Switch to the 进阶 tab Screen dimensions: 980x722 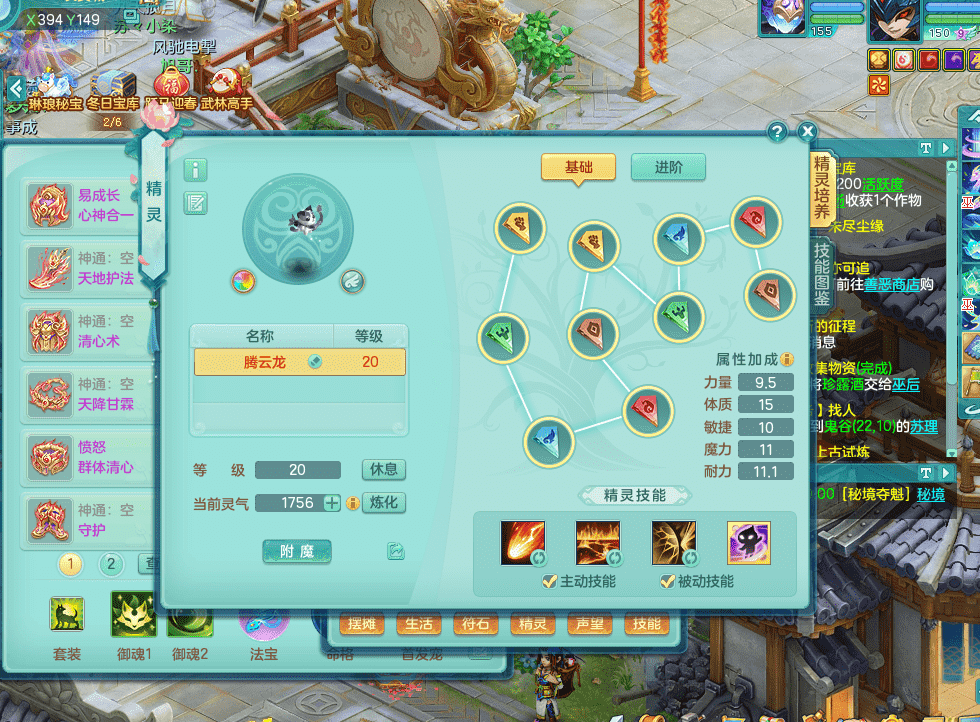(x=668, y=168)
